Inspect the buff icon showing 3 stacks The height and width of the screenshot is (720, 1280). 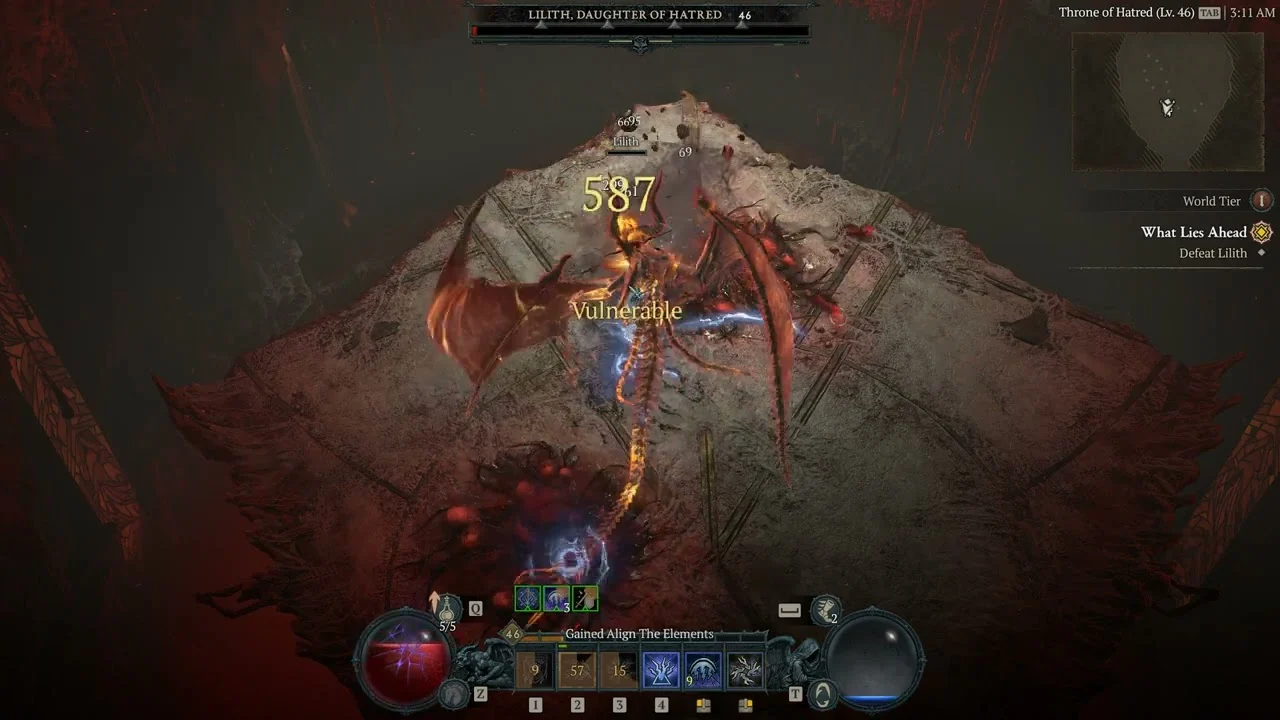(x=556, y=598)
